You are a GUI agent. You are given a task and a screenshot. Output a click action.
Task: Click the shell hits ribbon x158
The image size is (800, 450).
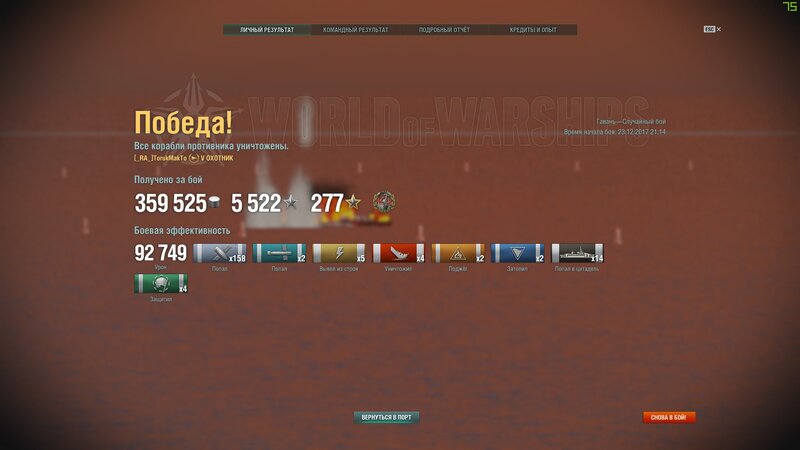(220, 253)
